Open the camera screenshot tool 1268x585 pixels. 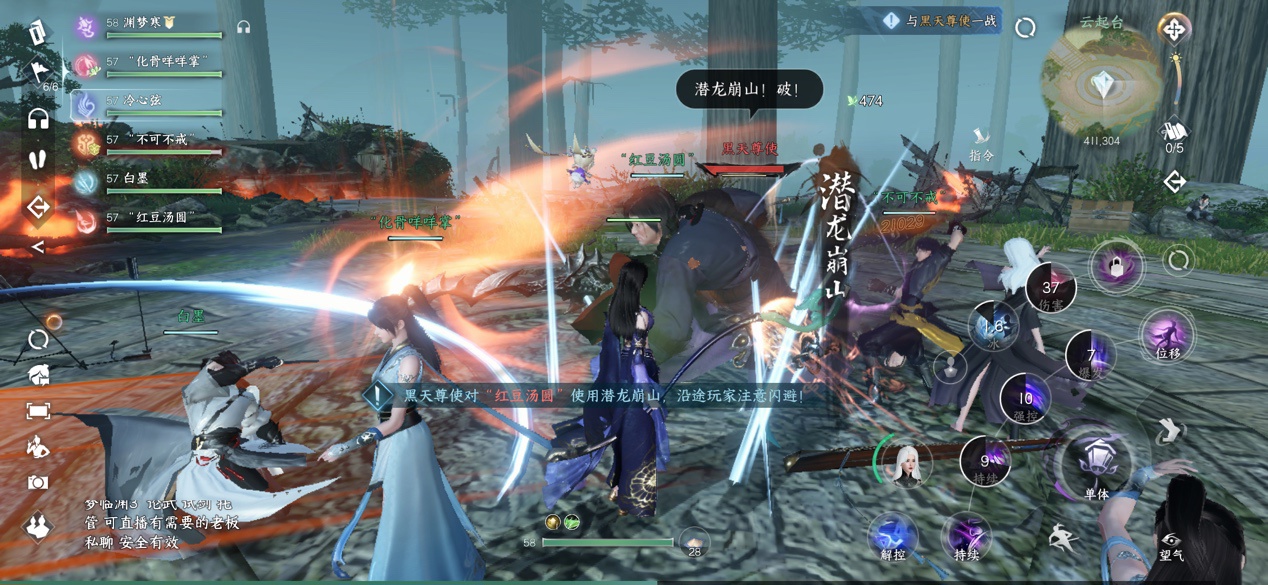click(38, 482)
